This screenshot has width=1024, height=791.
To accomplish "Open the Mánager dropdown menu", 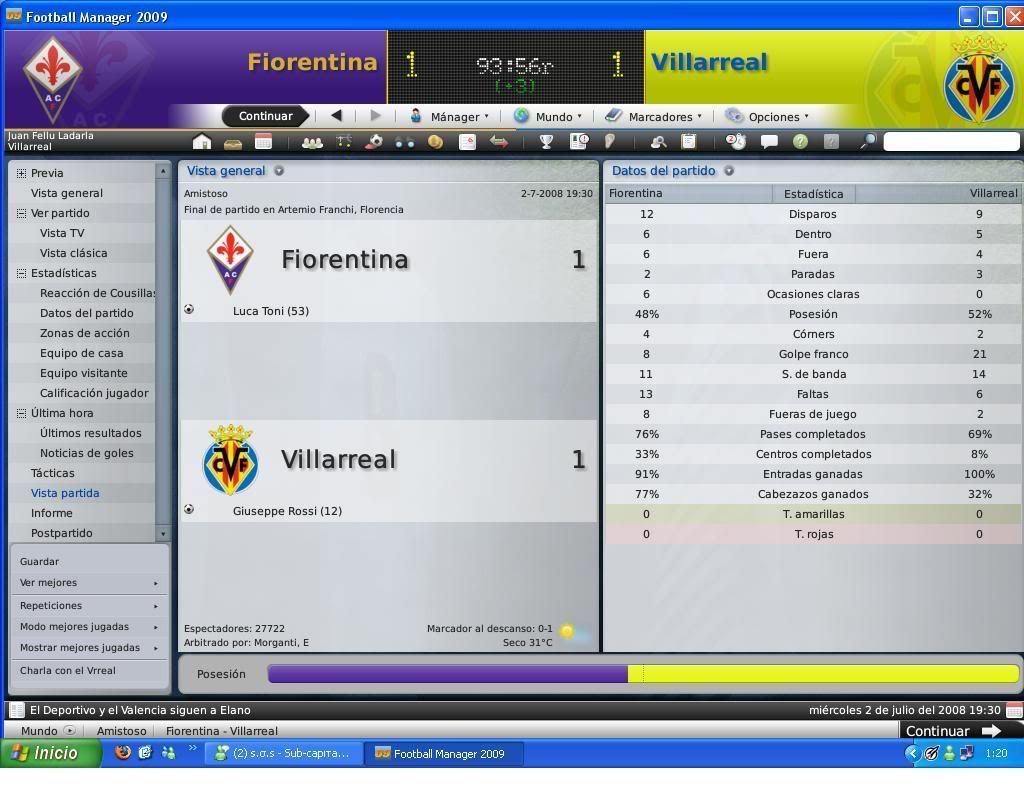I will (x=450, y=116).
